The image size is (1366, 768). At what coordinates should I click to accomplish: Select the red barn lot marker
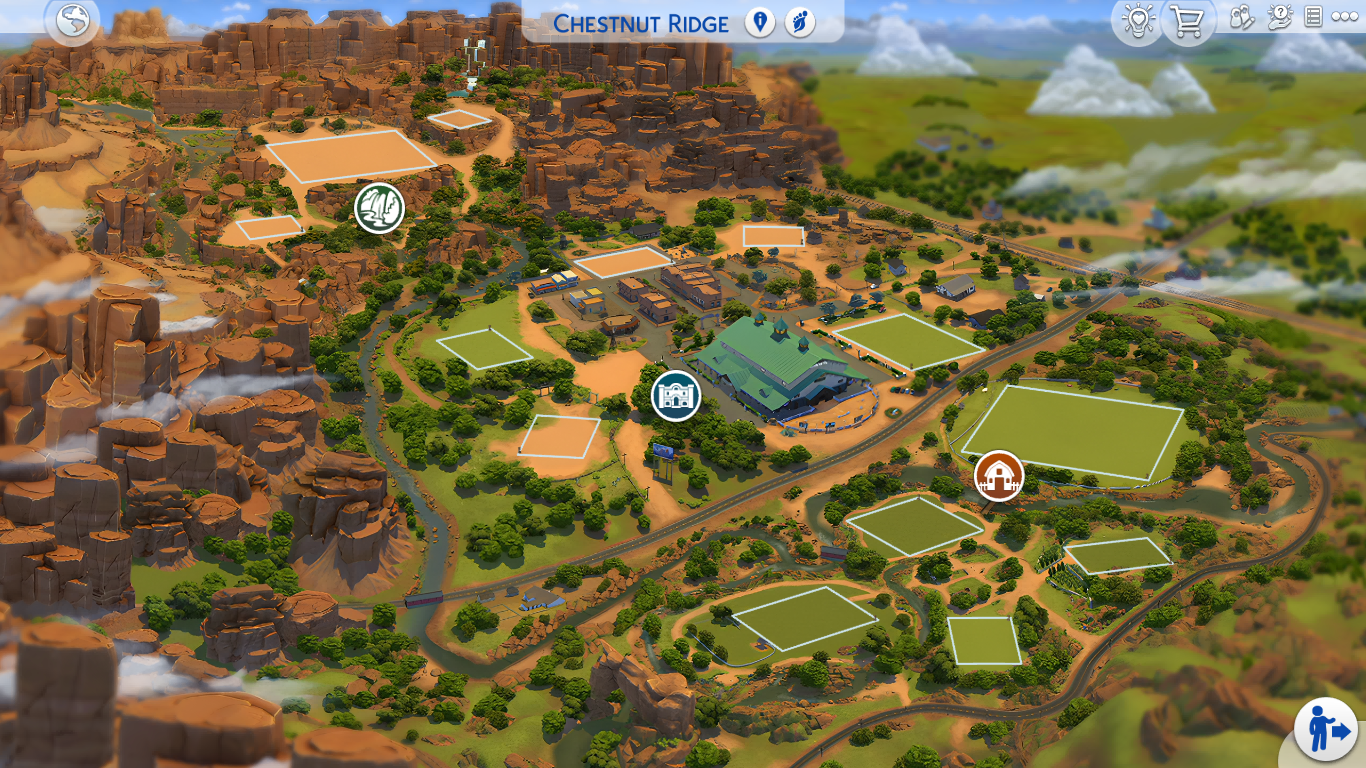coord(999,476)
